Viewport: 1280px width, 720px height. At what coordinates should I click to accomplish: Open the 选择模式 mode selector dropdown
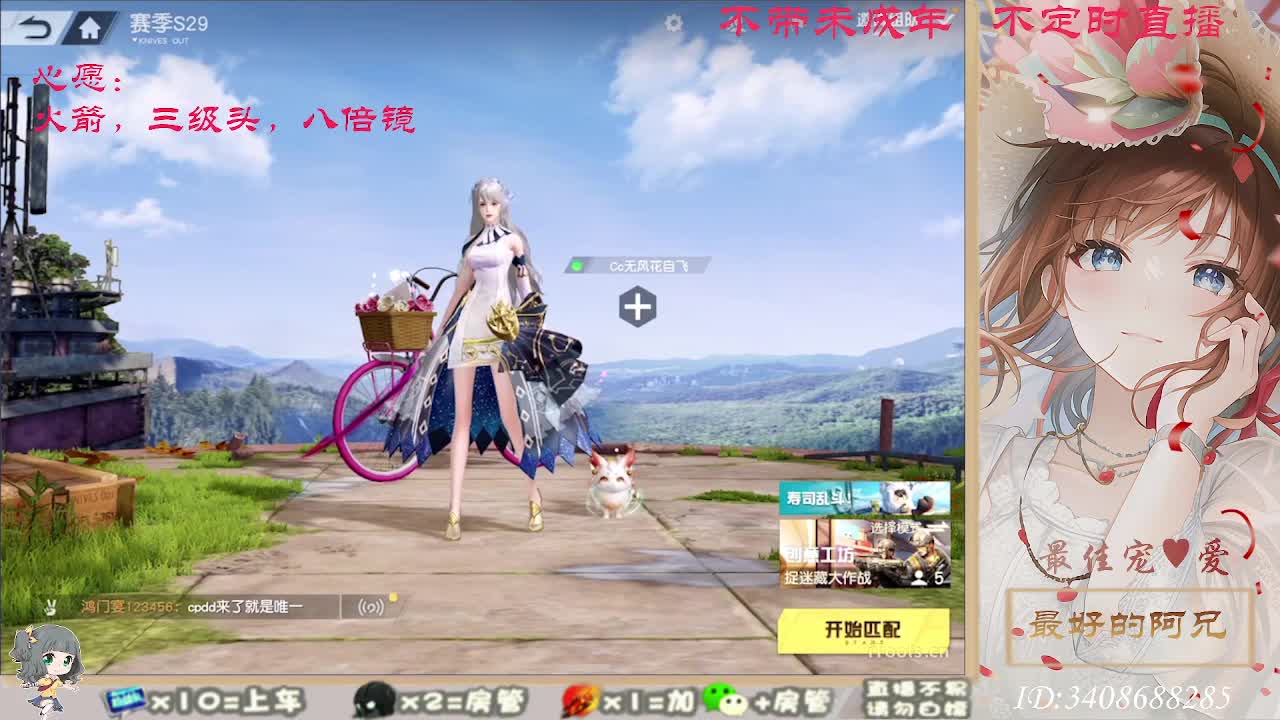[893, 527]
